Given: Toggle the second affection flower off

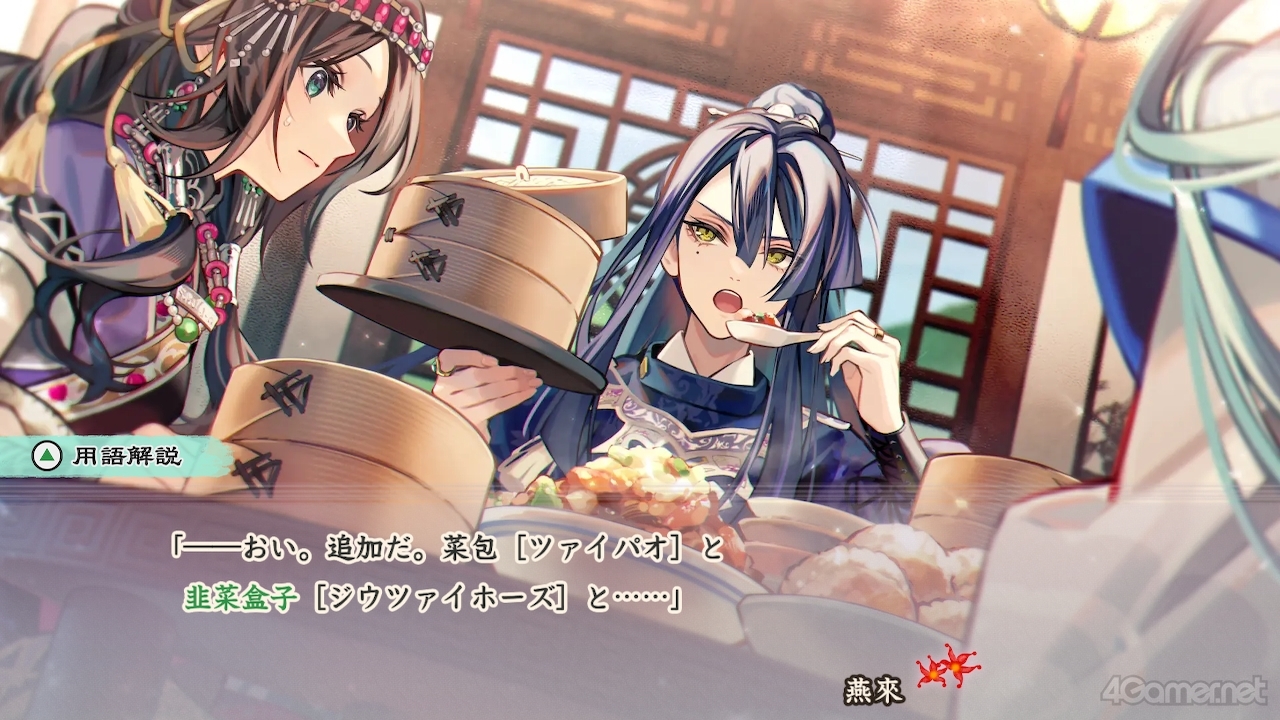Looking at the screenshot, I should pos(955,668).
